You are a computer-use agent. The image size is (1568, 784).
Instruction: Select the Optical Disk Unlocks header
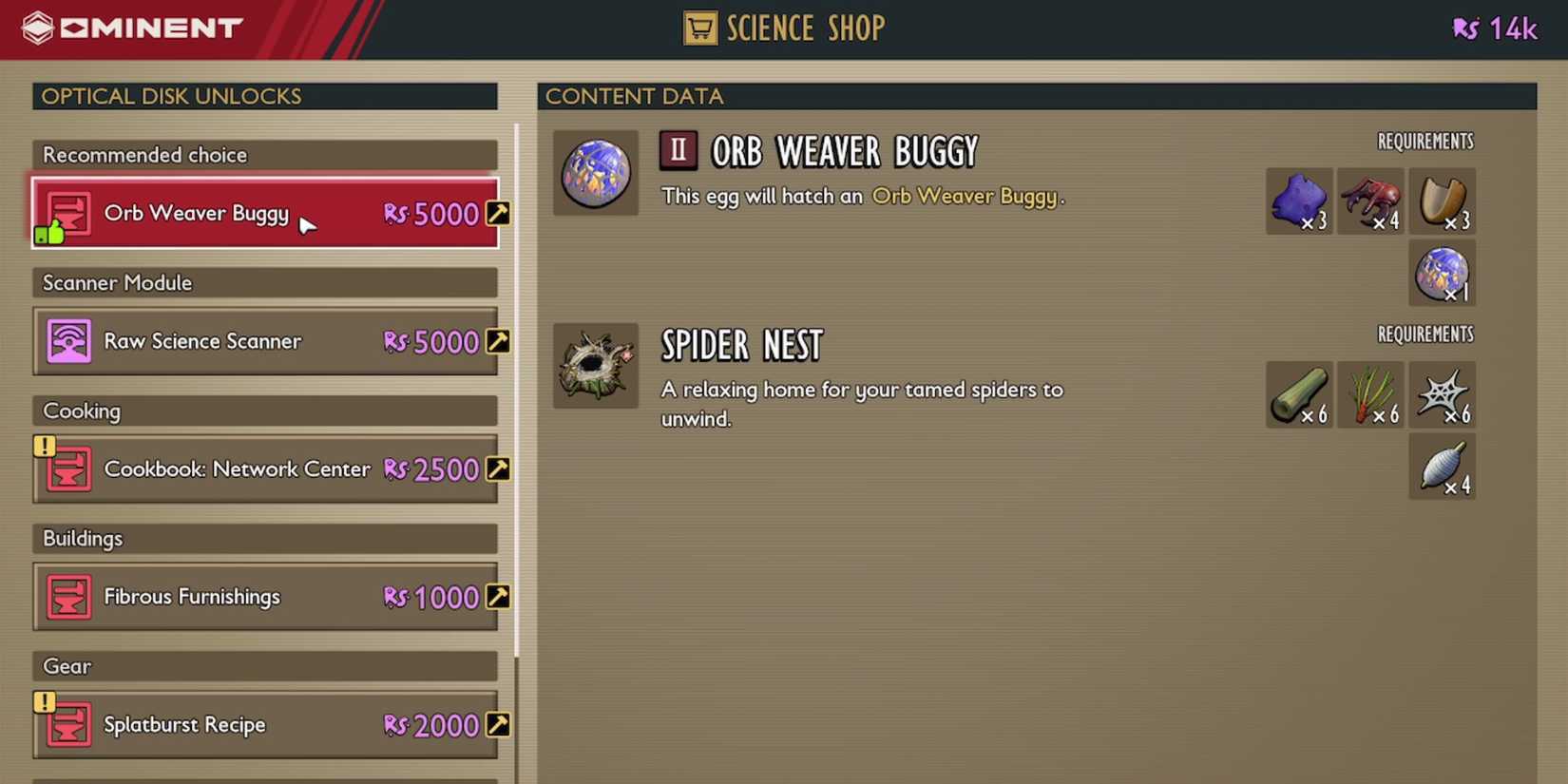tap(170, 96)
